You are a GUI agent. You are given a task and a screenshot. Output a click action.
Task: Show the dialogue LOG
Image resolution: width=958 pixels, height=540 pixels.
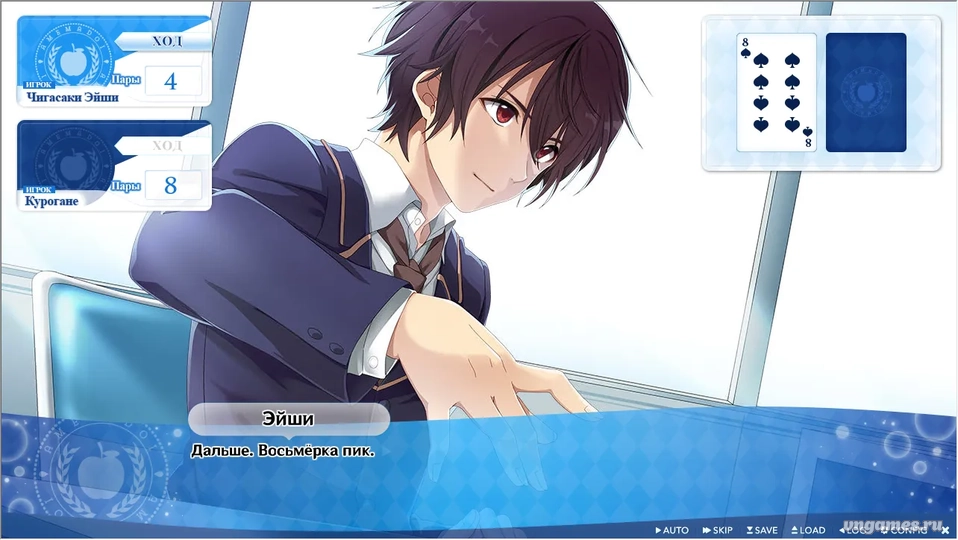coord(854,530)
